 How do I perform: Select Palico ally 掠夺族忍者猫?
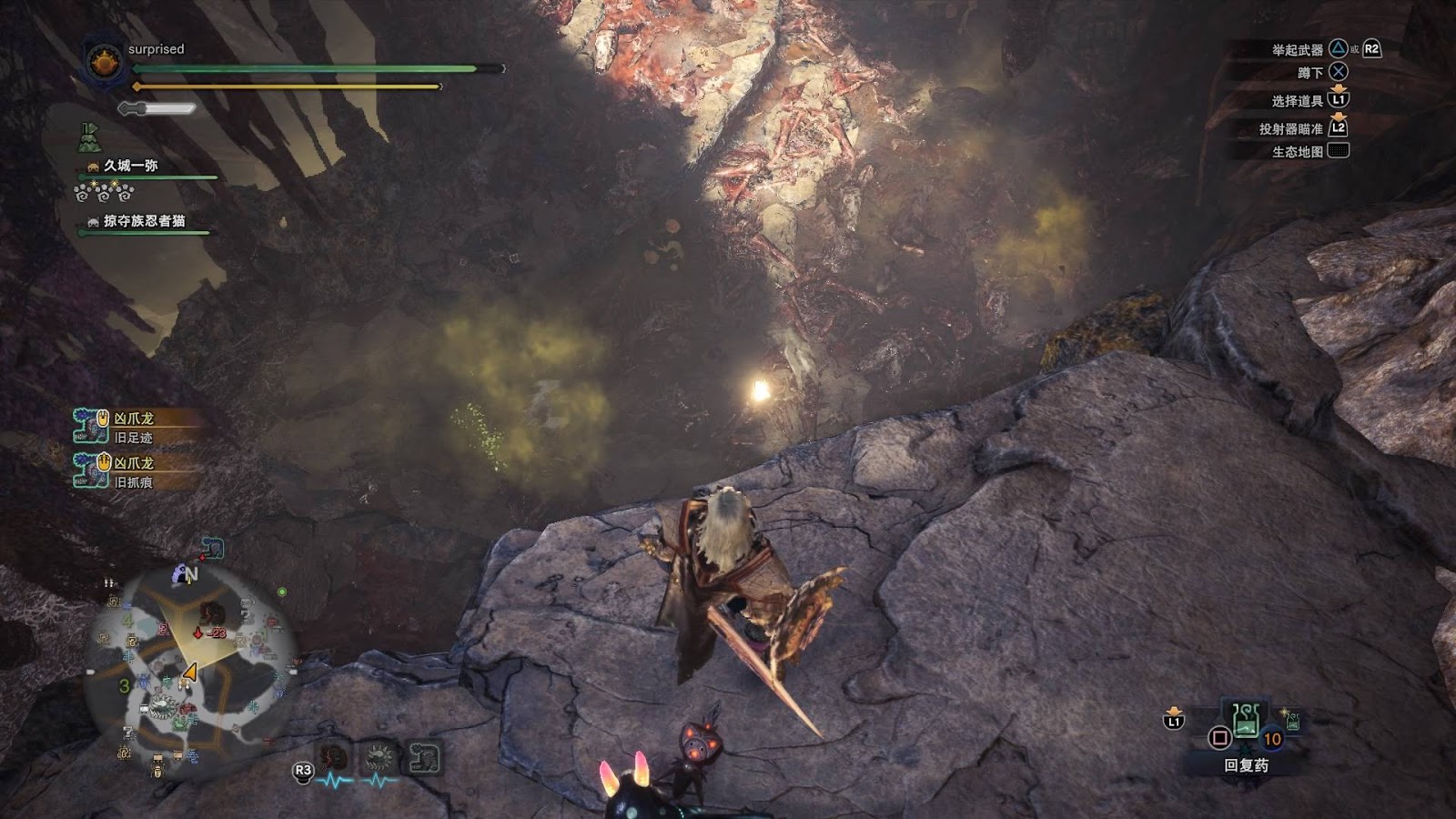(x=144, y=221)
